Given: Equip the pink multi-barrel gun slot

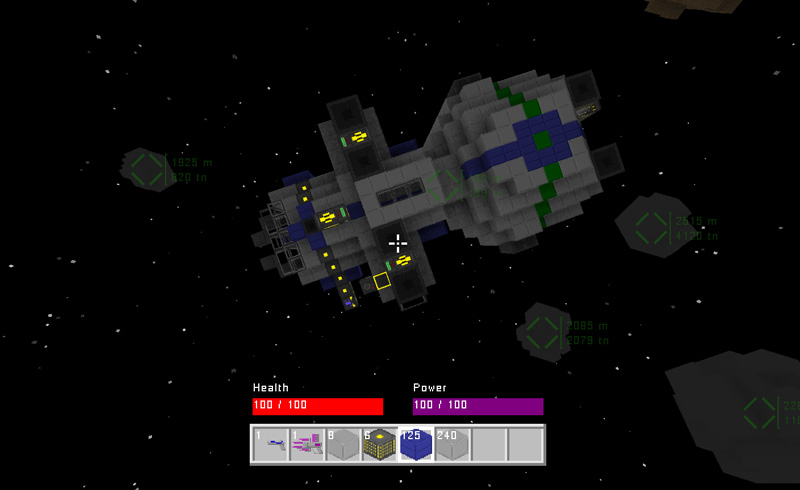Looking at the screenshot, I should point(307,445).
